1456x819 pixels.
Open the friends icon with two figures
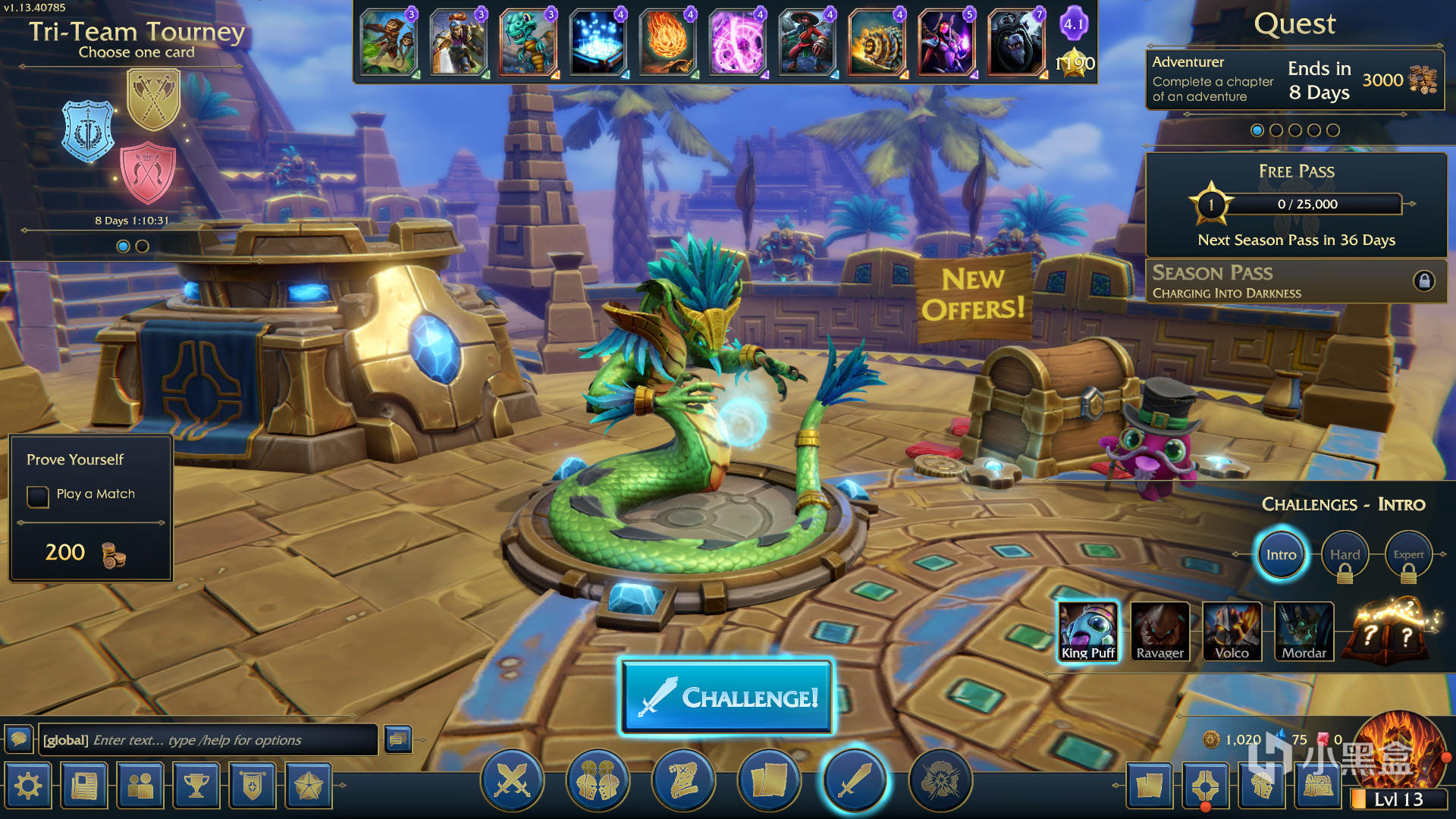click(x=140, y=786)
